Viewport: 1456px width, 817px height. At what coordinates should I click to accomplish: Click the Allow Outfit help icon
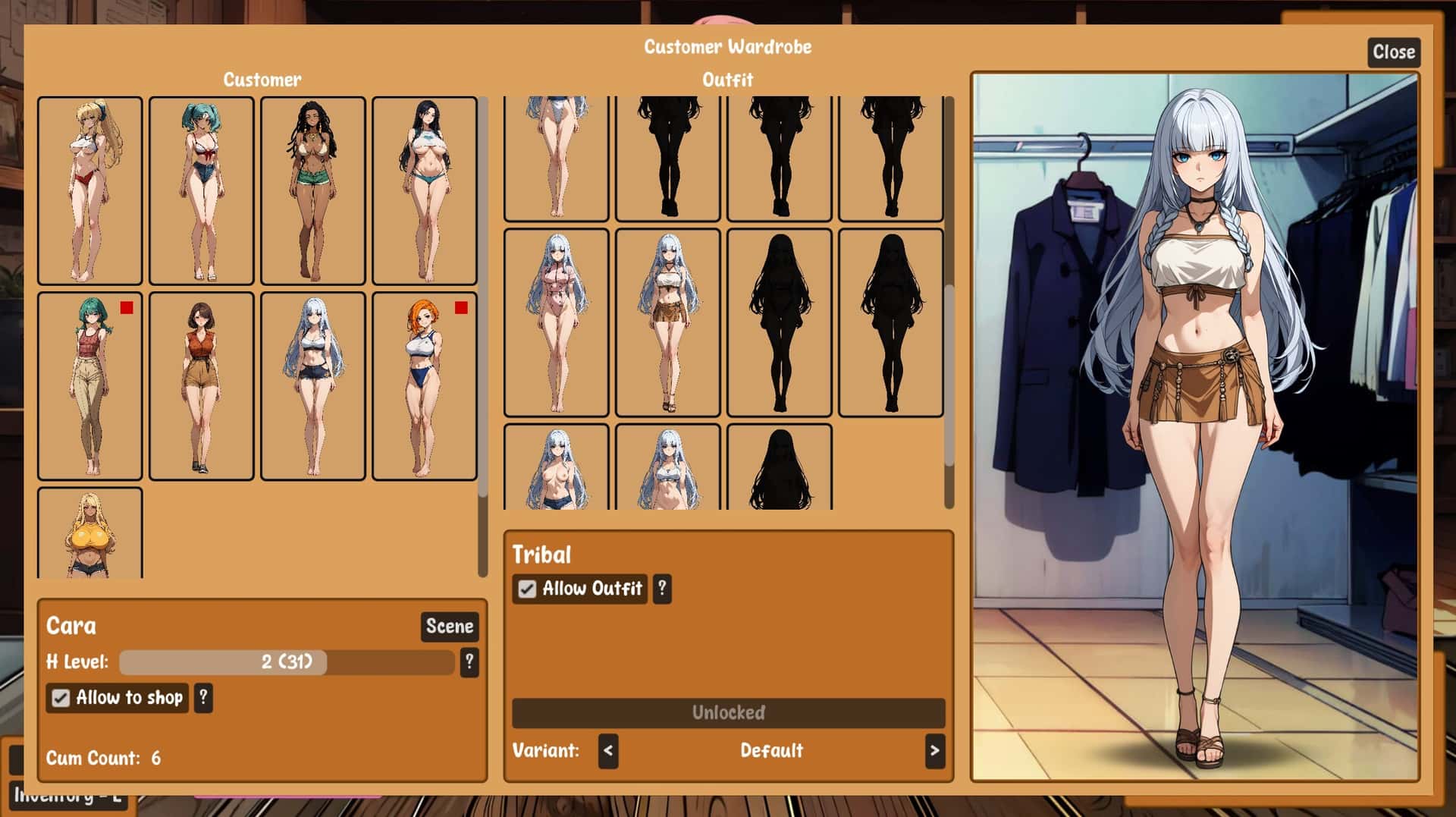[661, 589]
